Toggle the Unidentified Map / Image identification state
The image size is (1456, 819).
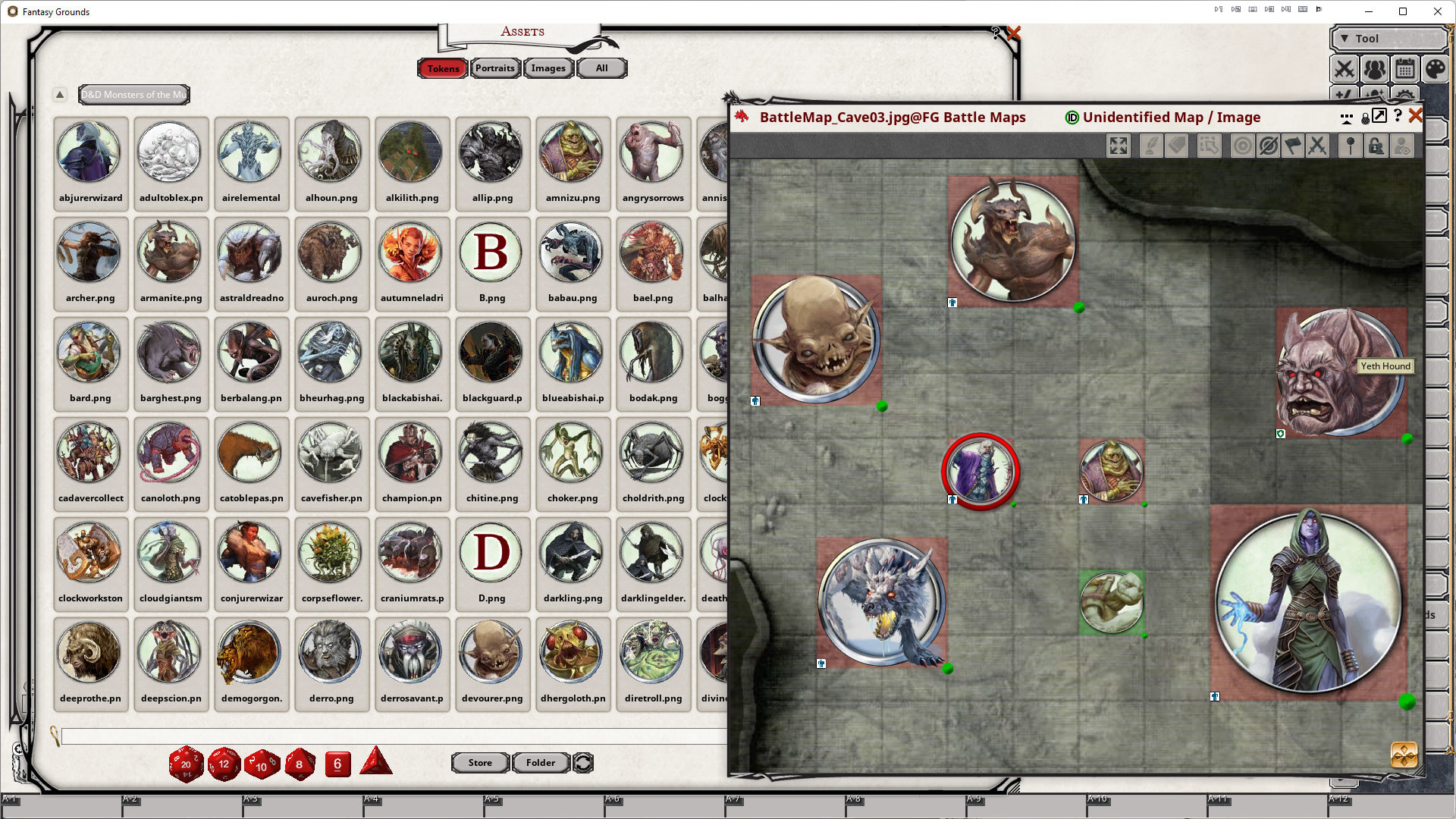[1071, 118]
